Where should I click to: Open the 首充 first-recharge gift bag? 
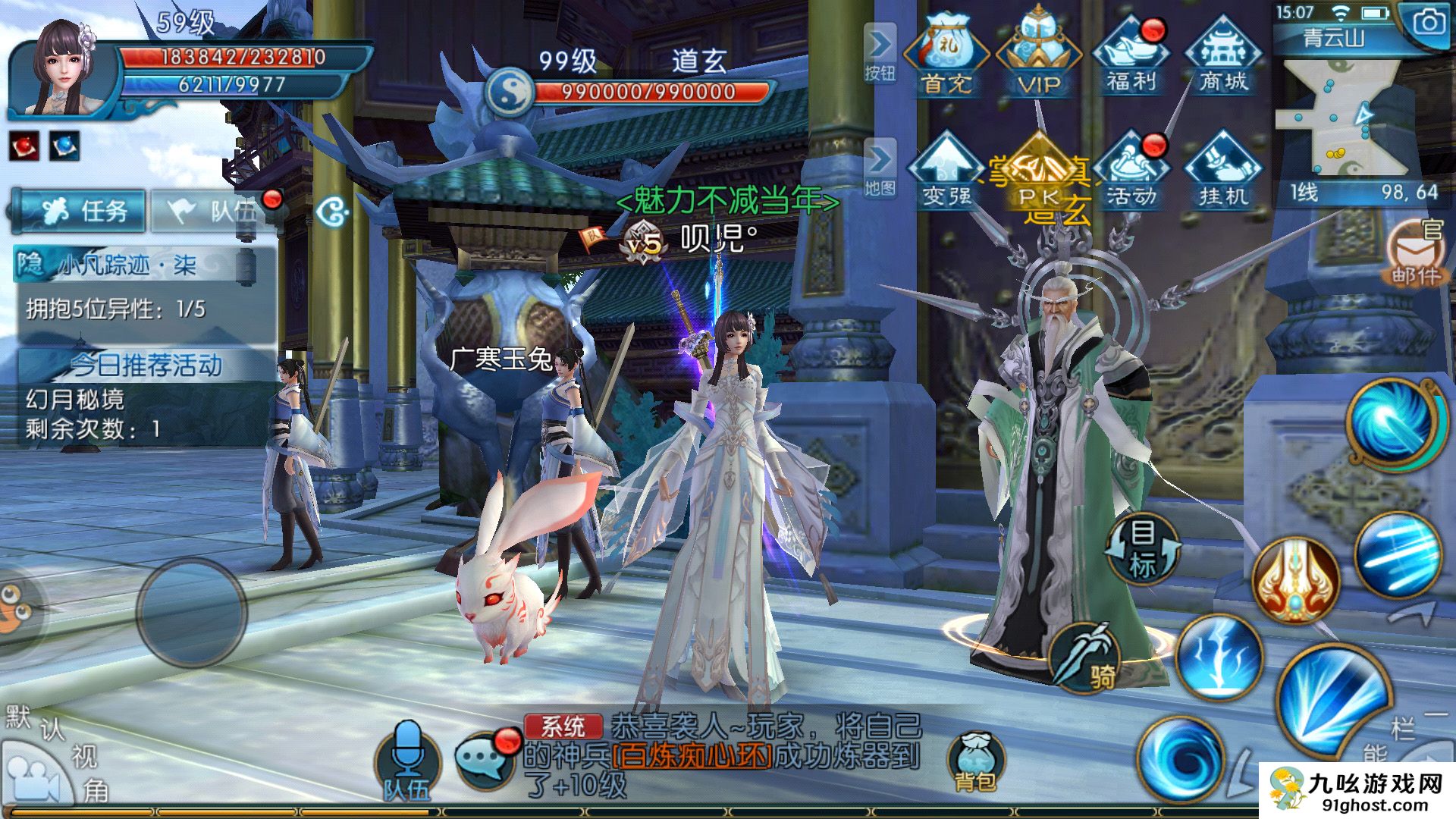pos(945,55)
